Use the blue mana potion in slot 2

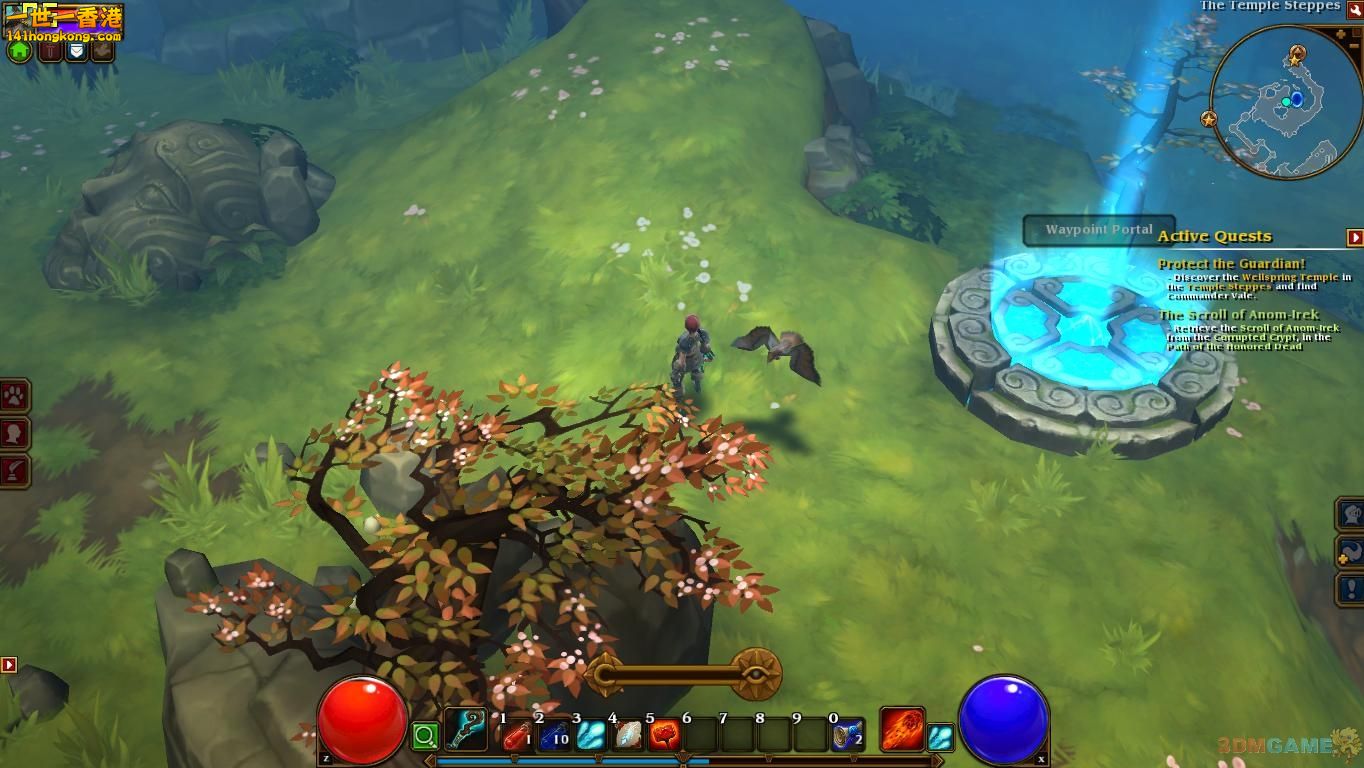[x=553, y=737]
